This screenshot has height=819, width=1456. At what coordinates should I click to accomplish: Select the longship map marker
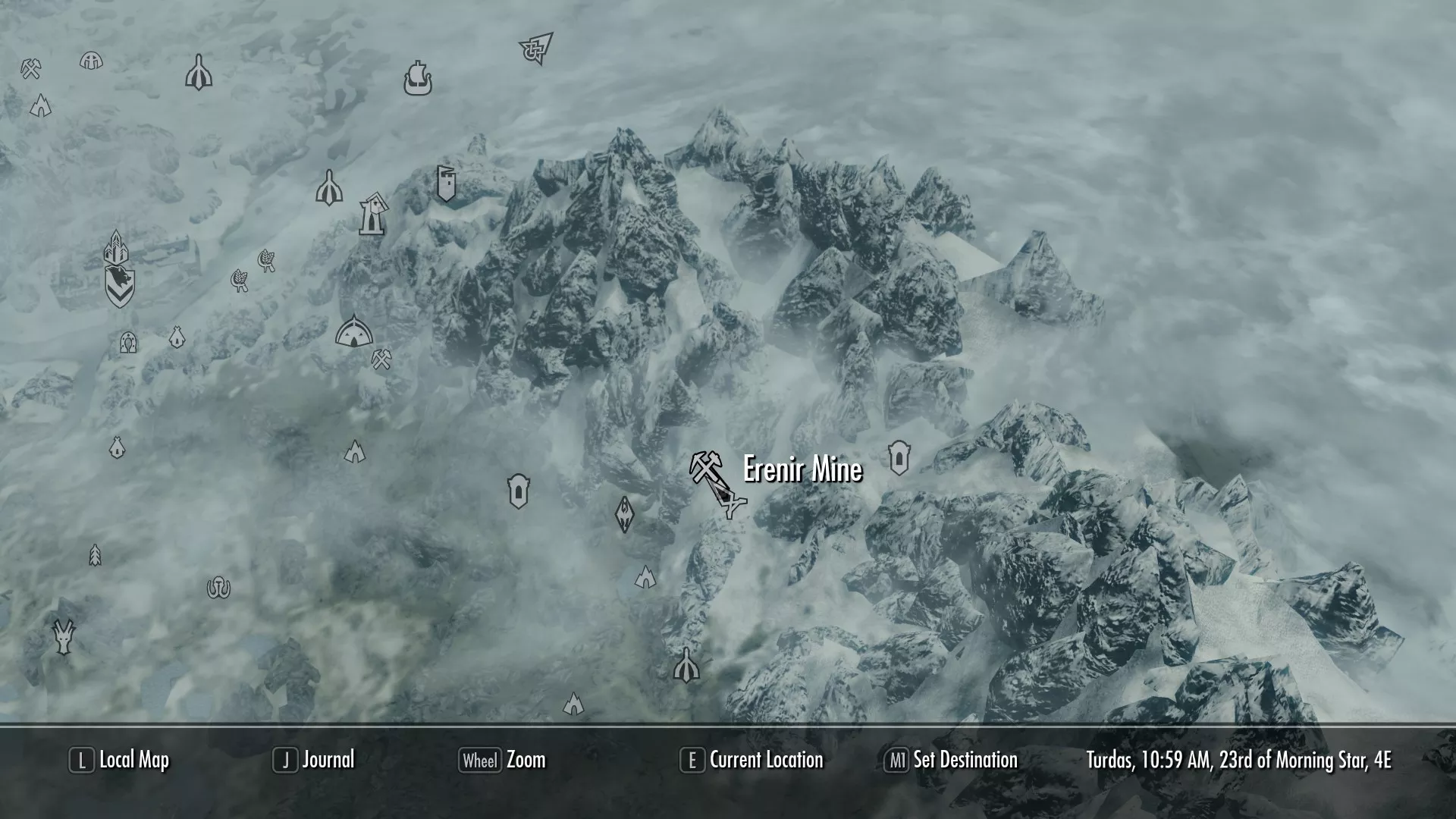(x=416, y=78)
